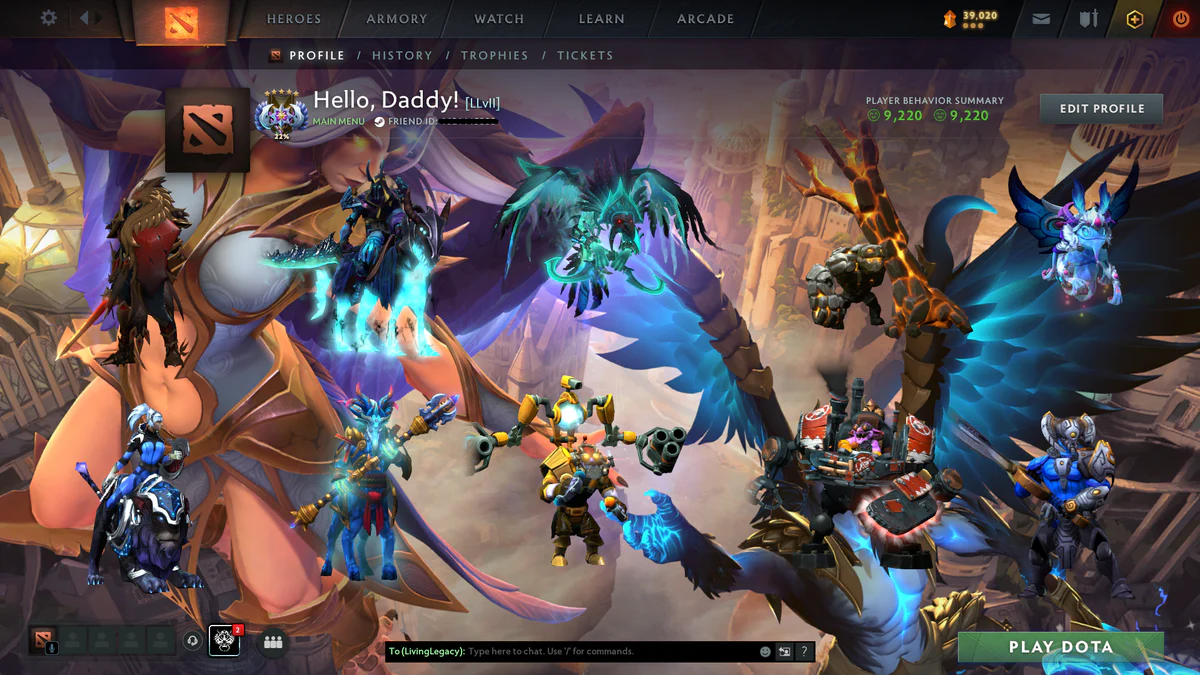
Task: Open the shield and sword icon
Action: tap(1088, 19)
